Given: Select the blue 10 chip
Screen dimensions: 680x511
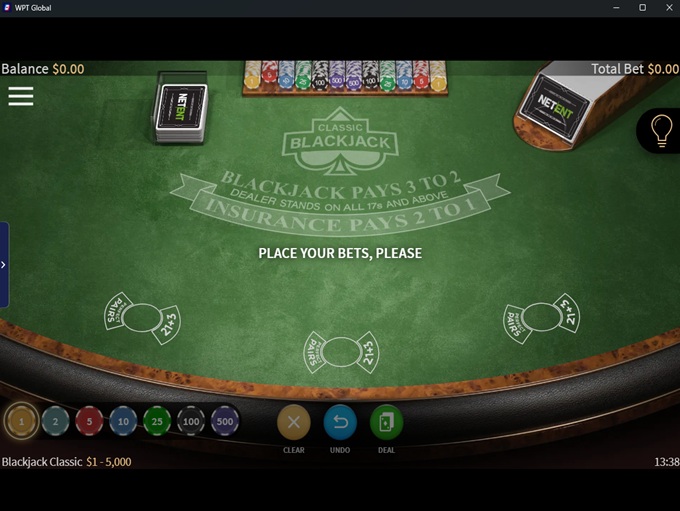Looking at the screenshot, I should pos(123,422).
